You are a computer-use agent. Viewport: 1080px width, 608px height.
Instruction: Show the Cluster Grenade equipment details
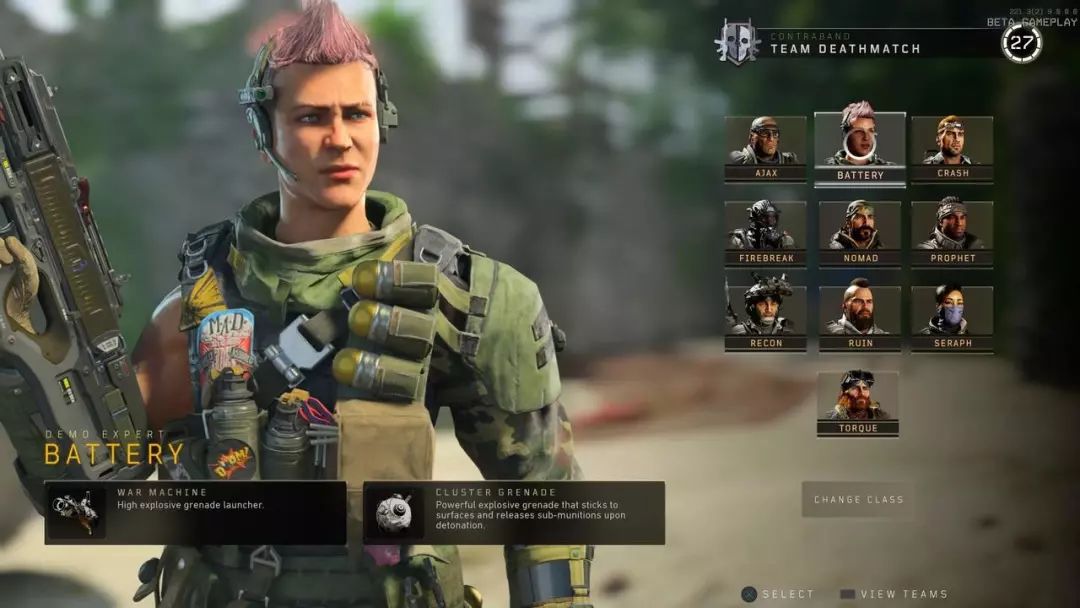[514, 513]
